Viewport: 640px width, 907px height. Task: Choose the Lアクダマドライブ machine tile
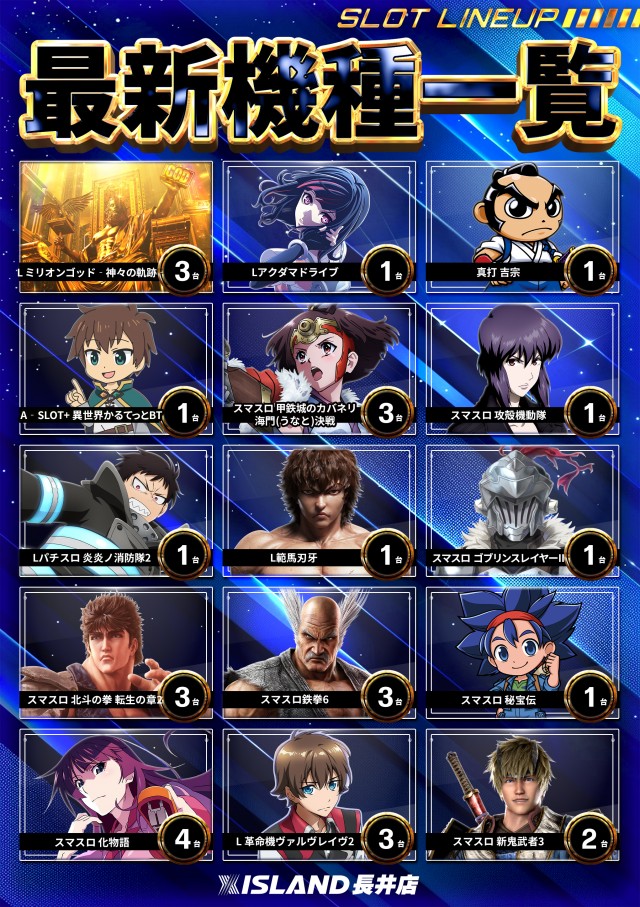(318, 227)
